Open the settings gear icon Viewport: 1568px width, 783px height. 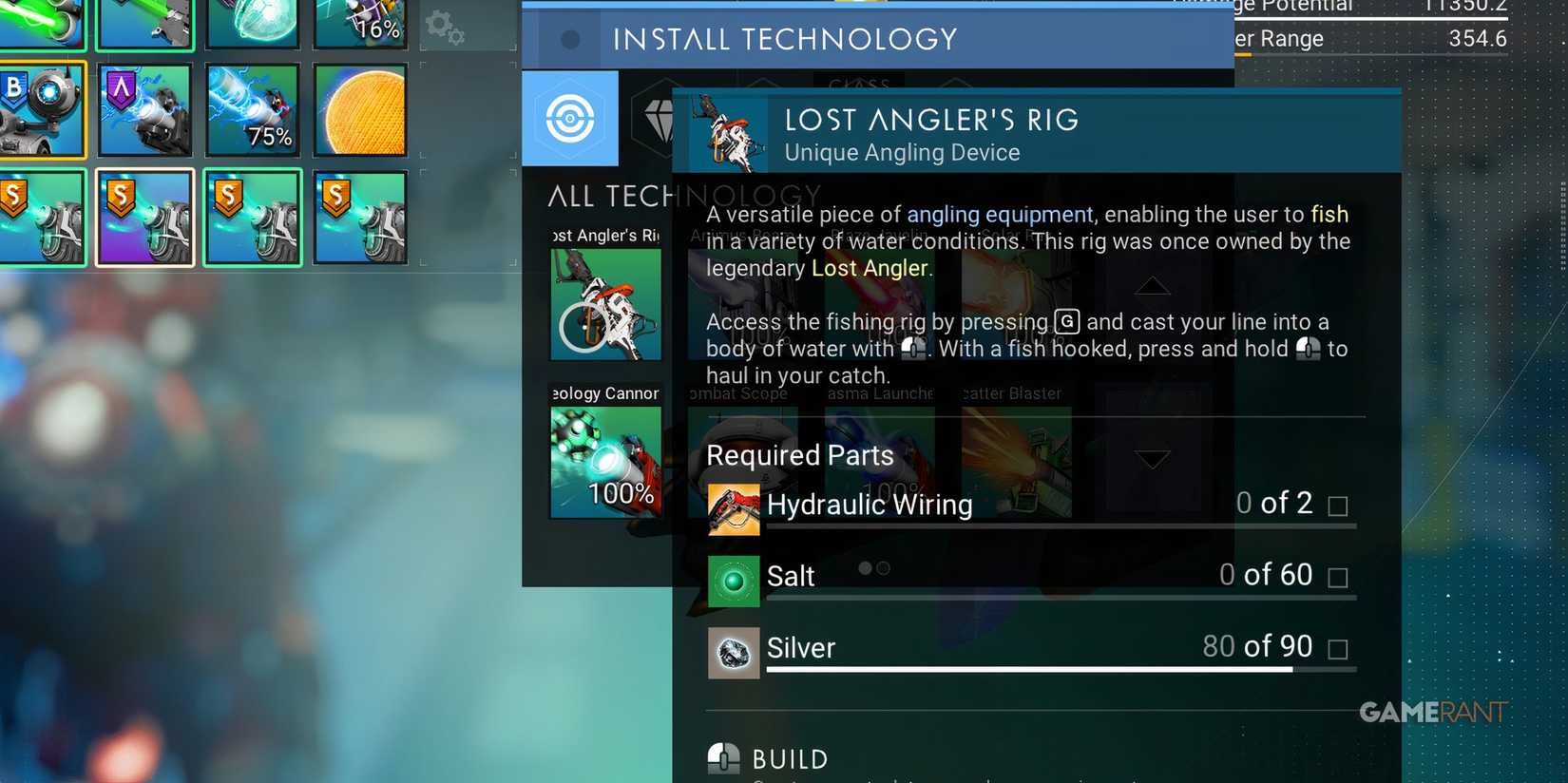click(445, 29)
